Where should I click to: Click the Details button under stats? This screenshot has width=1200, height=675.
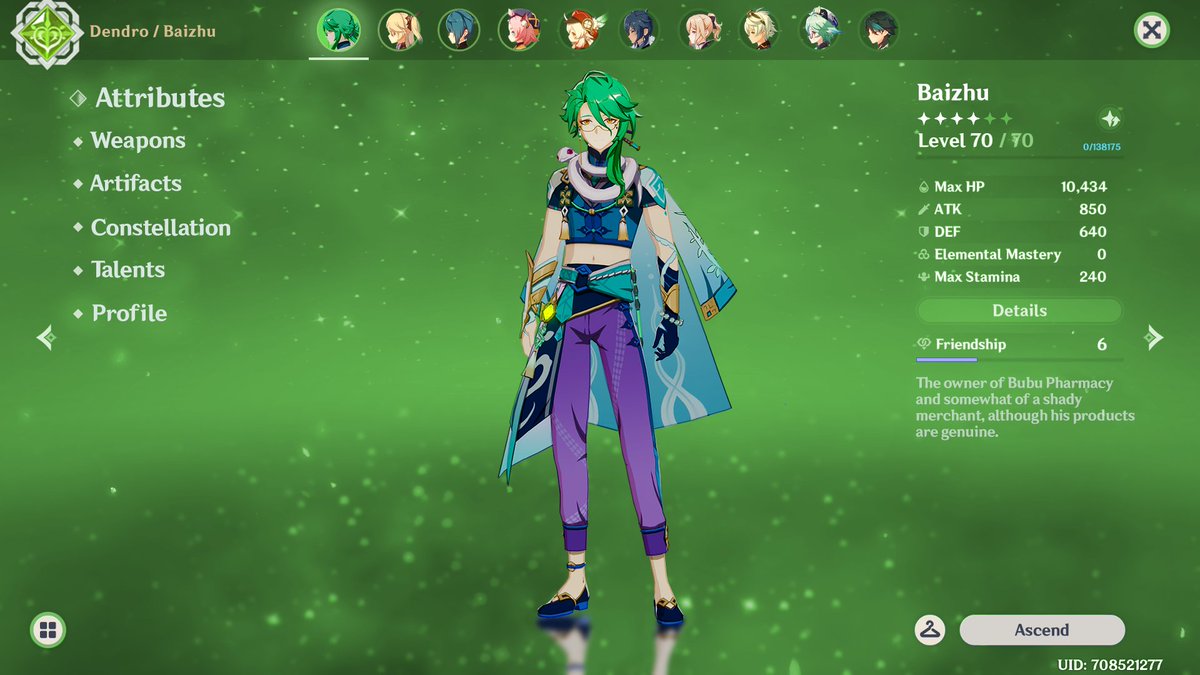(1019, 311)
